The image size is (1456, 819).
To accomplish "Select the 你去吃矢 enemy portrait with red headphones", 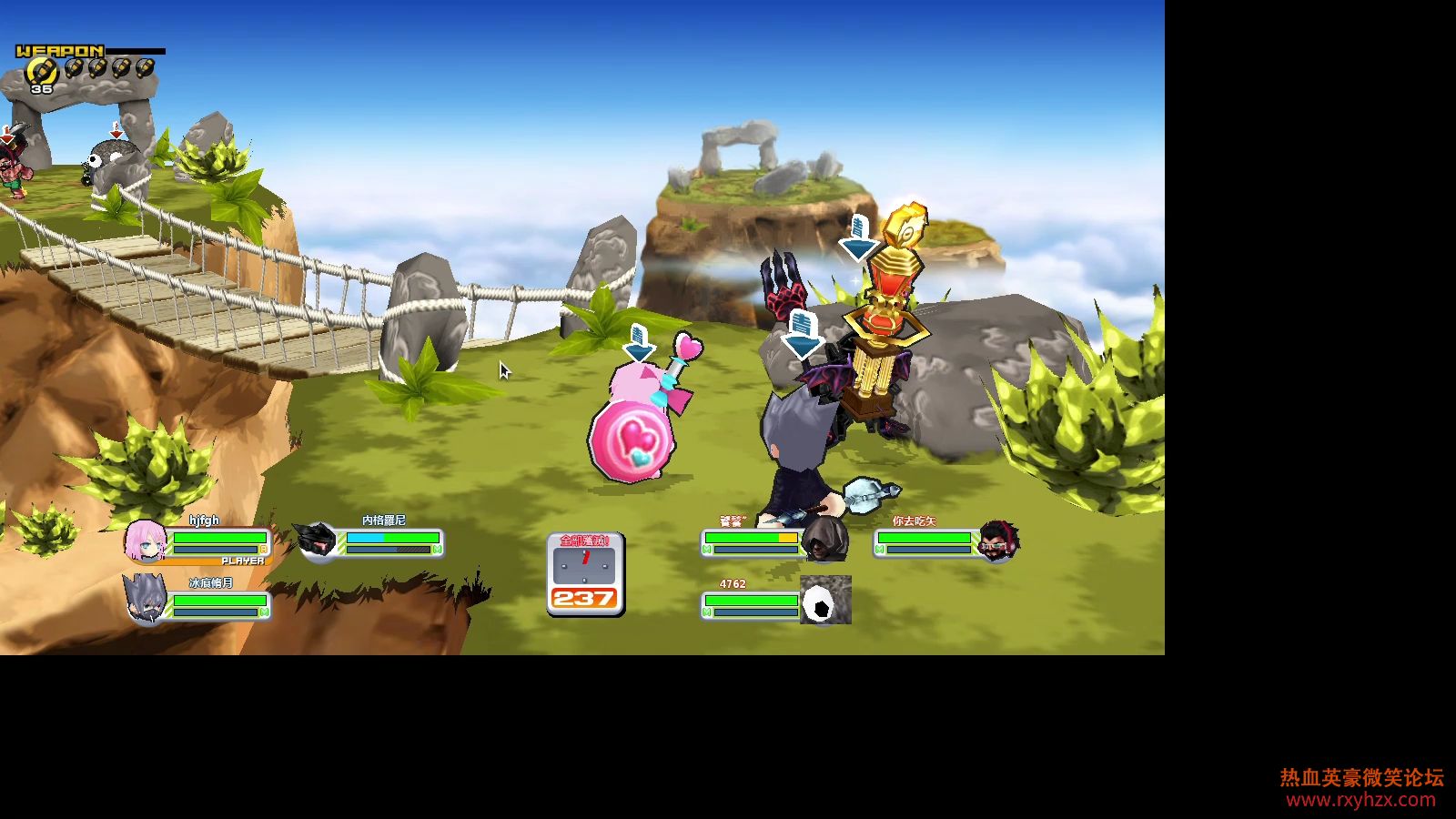I will click(x=998, y=541).
